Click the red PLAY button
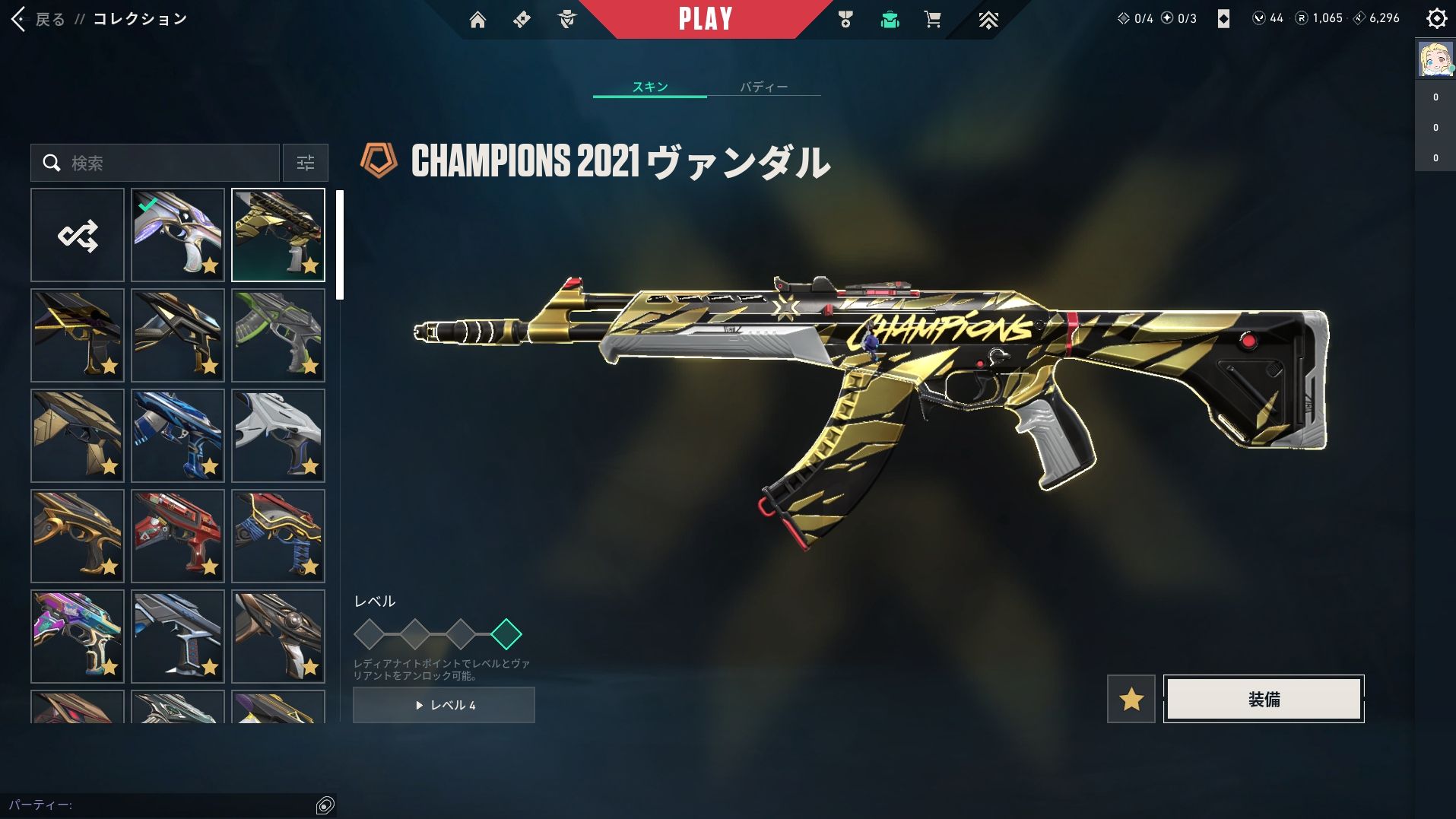 click(705, 19)
